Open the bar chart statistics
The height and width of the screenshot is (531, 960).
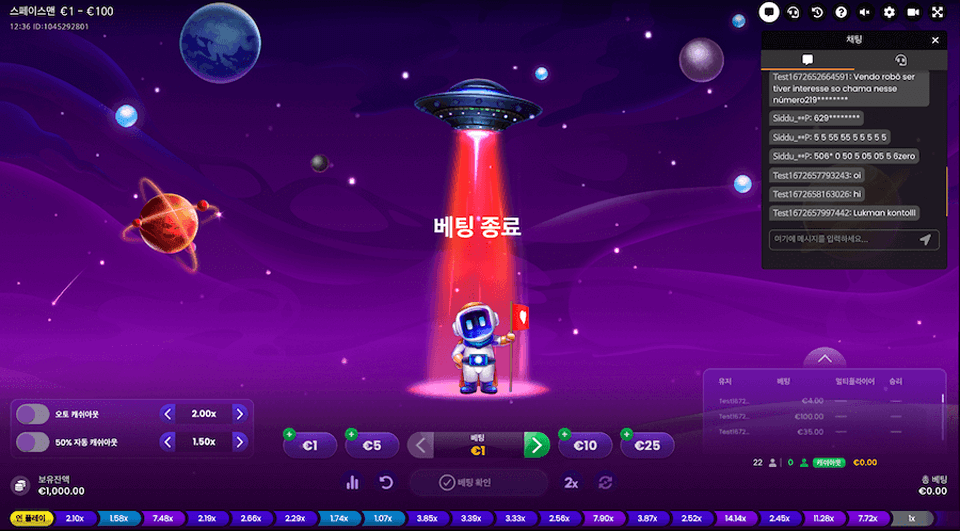pyautogui.click(x=352, y=483)
